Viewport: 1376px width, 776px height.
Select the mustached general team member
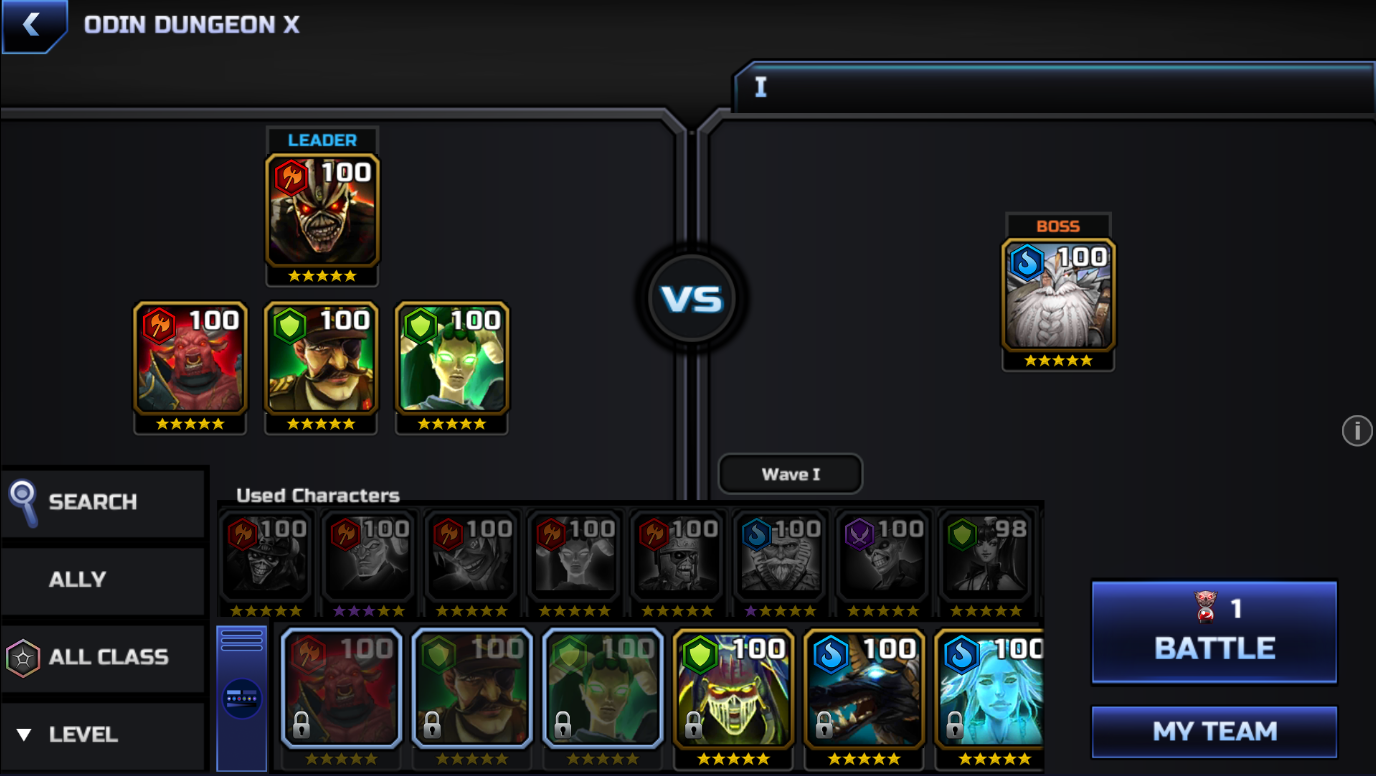pos(321,360)
